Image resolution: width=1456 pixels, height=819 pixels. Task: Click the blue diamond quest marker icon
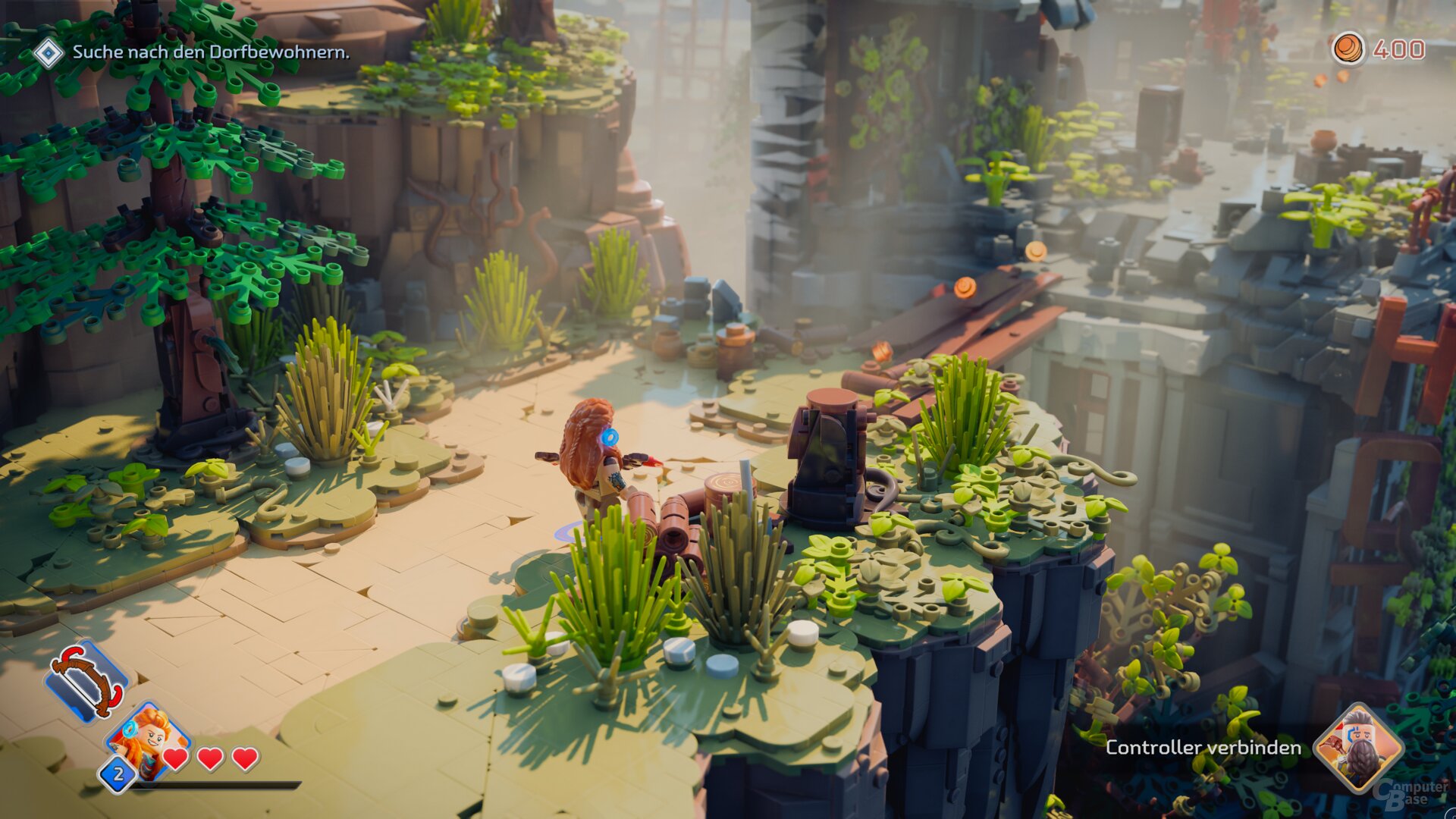click(48, 54)
